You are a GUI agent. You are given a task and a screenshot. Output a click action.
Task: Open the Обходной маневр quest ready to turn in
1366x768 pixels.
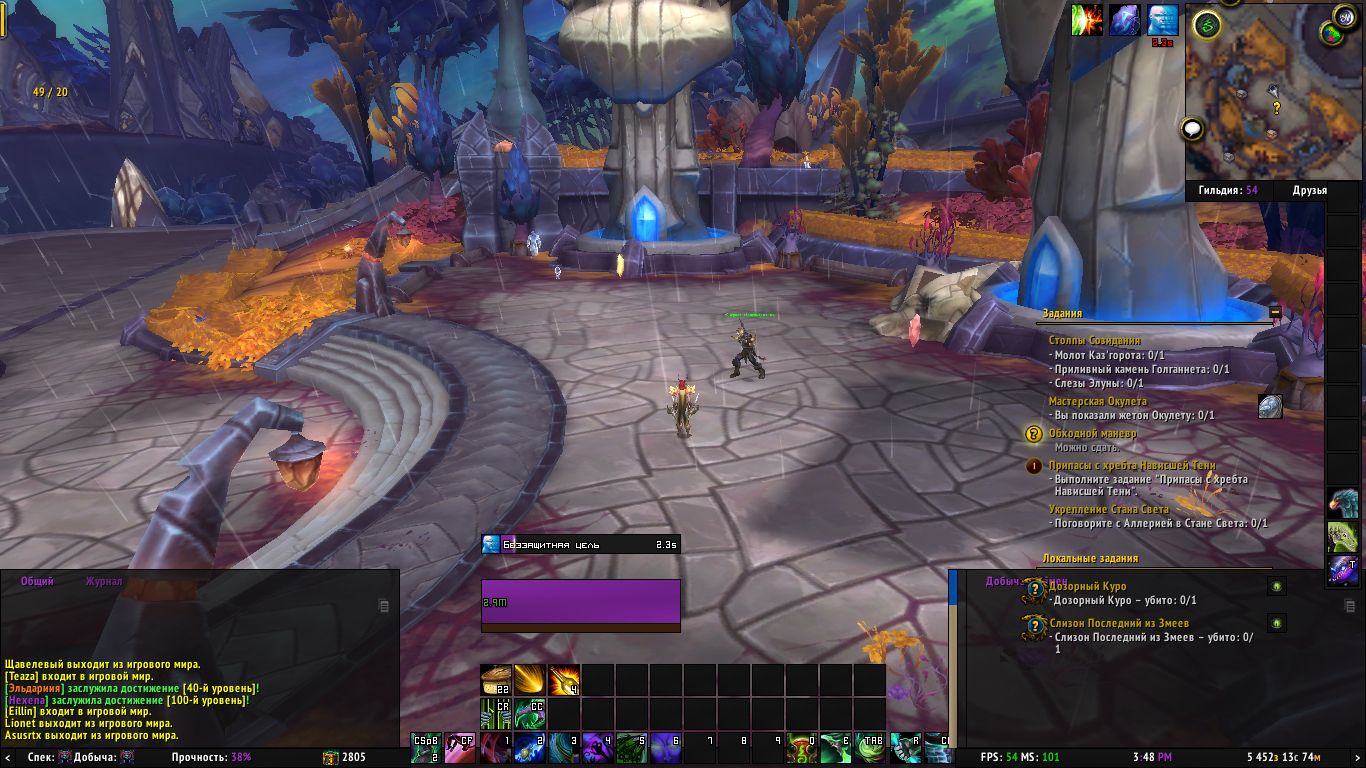click(x=1092, y=434)
